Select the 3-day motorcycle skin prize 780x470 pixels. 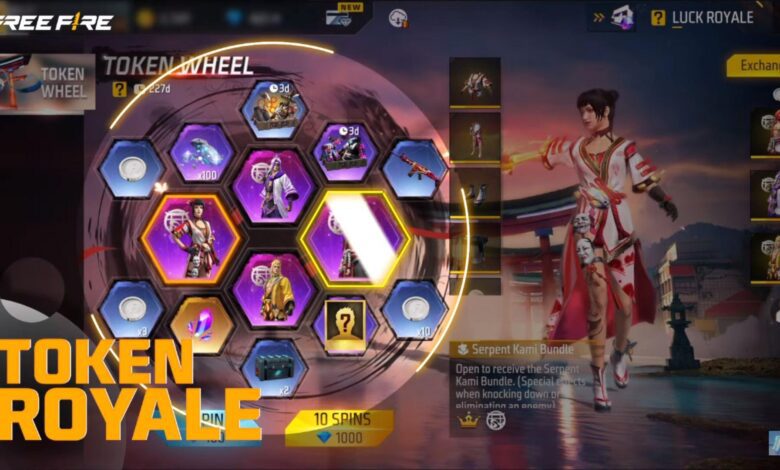click(345, 152)
